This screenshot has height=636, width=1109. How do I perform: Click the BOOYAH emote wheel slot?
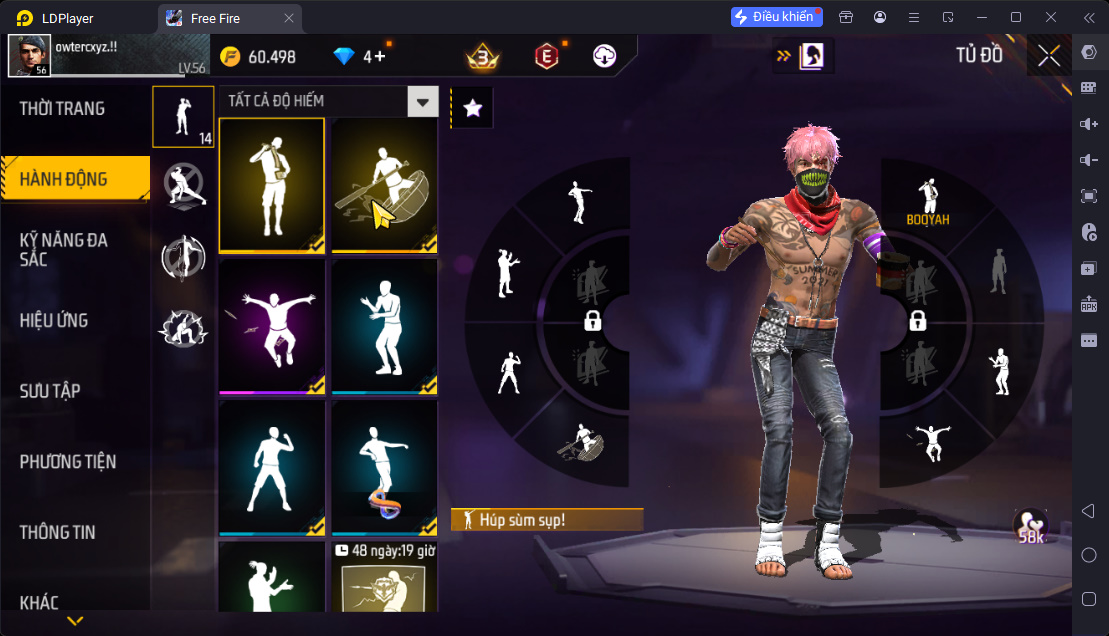[929, 203]
